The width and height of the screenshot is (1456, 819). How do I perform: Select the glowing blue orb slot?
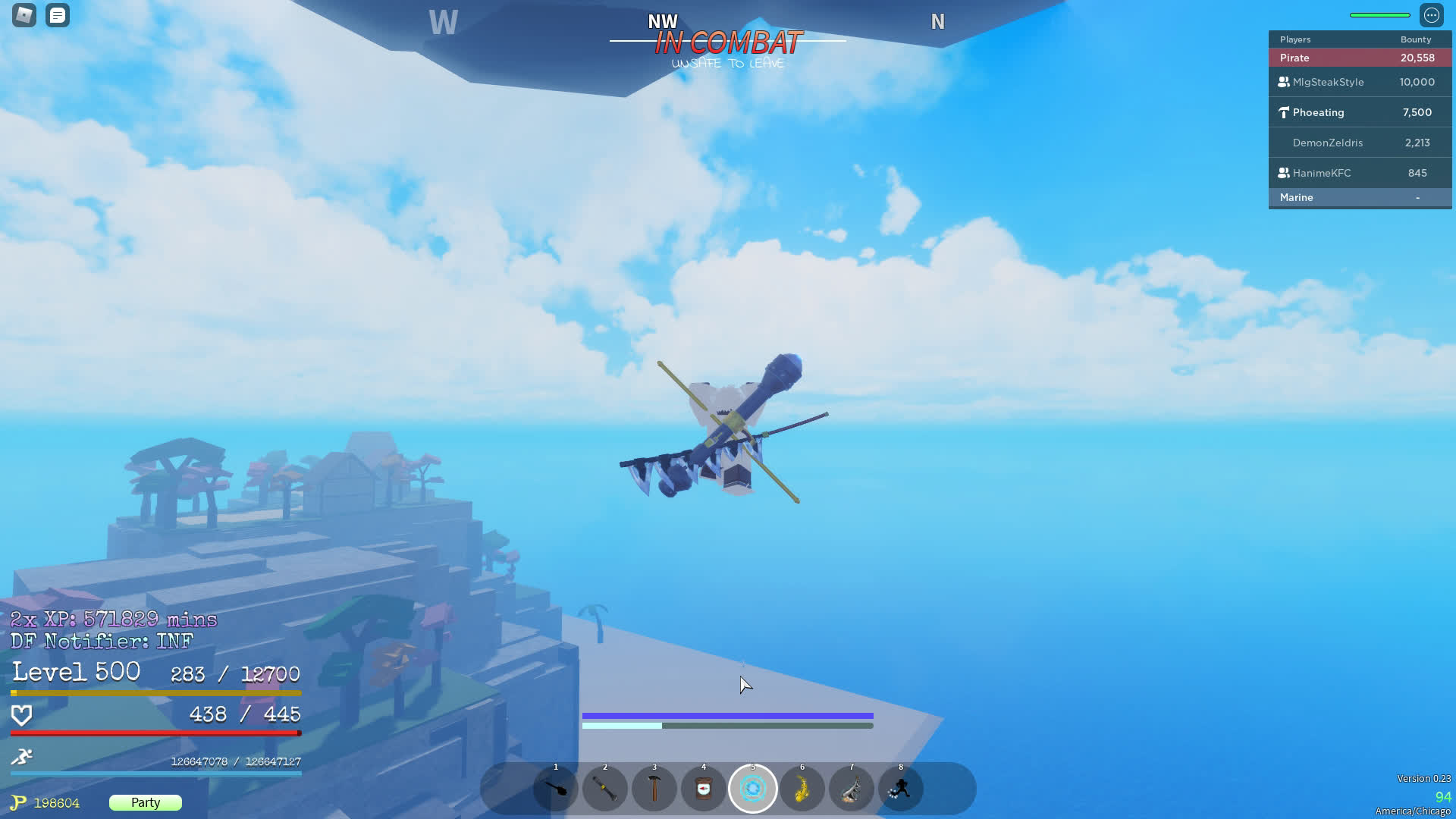[x=753, y=789]
